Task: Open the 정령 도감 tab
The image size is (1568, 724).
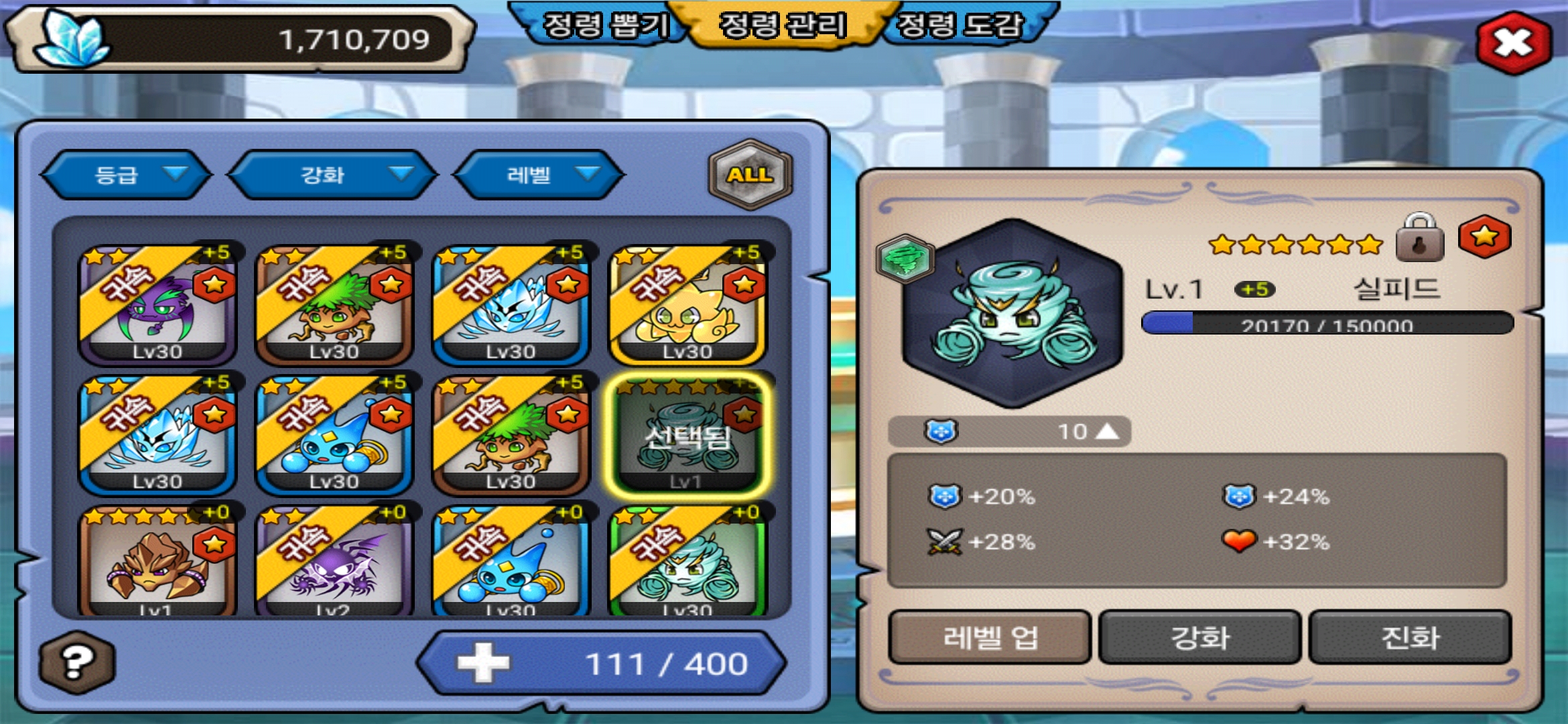Action: (x=960, y=26)
